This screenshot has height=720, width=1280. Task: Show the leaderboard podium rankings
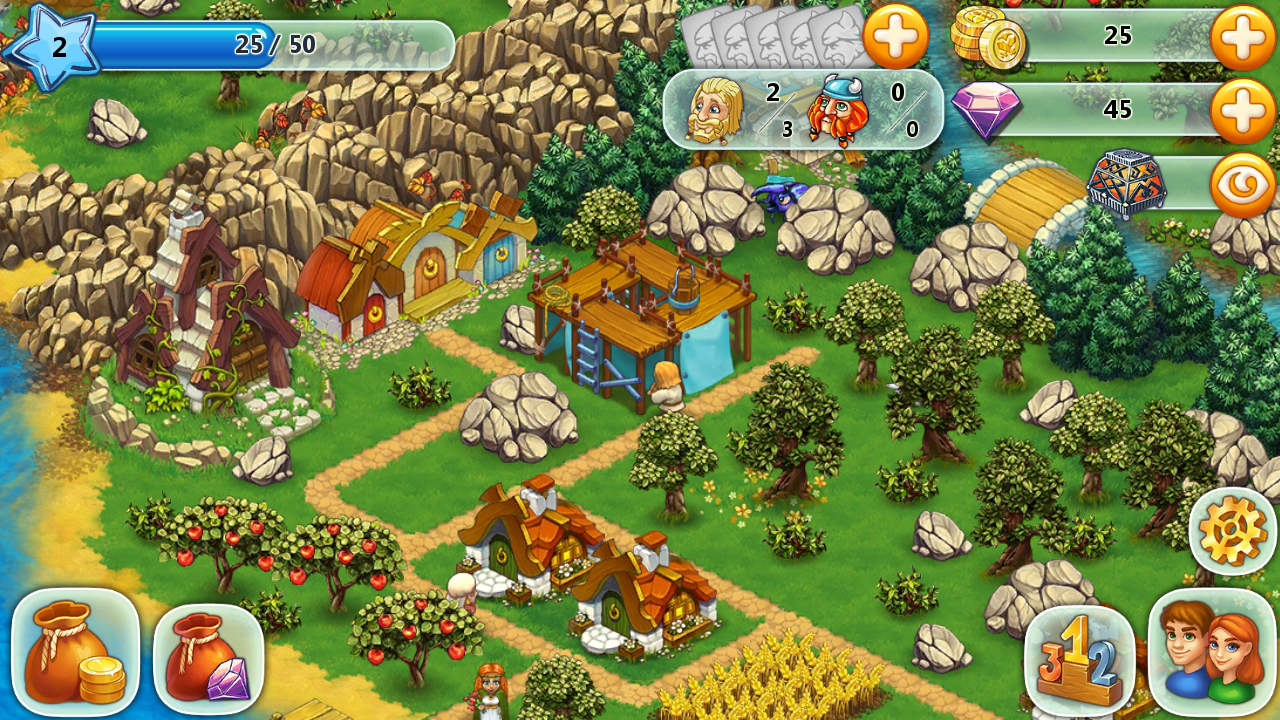[1079, 659]
